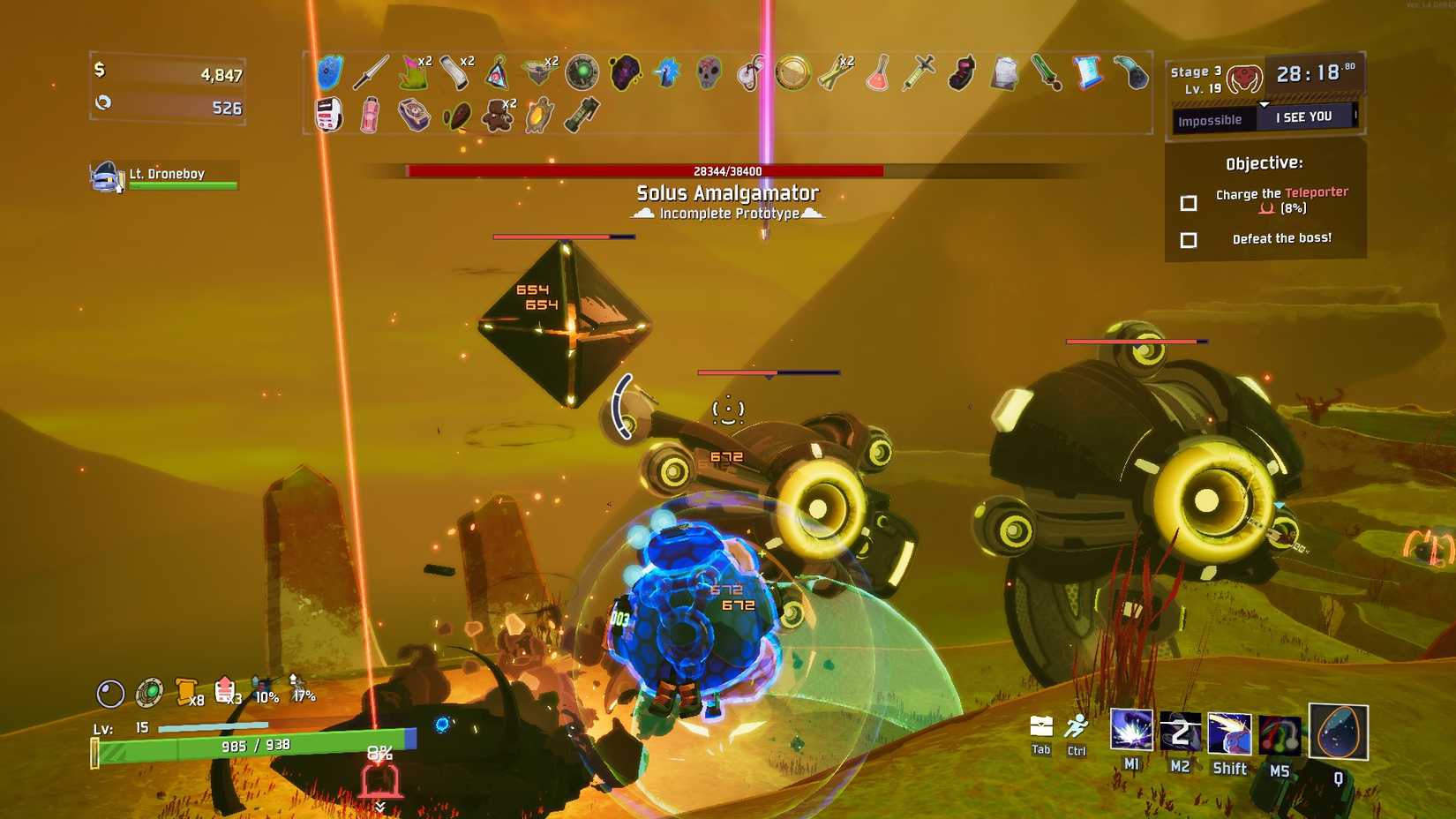Check the Defeat the boss objective box
Image resolution: width=1456 pixels, height=819 pixels.
coord(1189,239)
